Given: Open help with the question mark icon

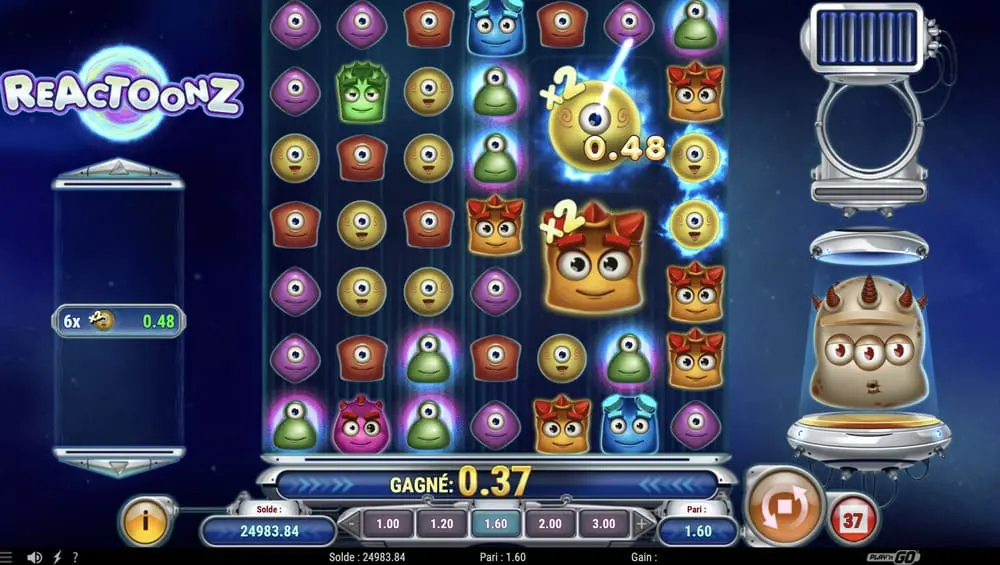Looking at the screenshot, I should pyautogui.click(x=75, y=557).
